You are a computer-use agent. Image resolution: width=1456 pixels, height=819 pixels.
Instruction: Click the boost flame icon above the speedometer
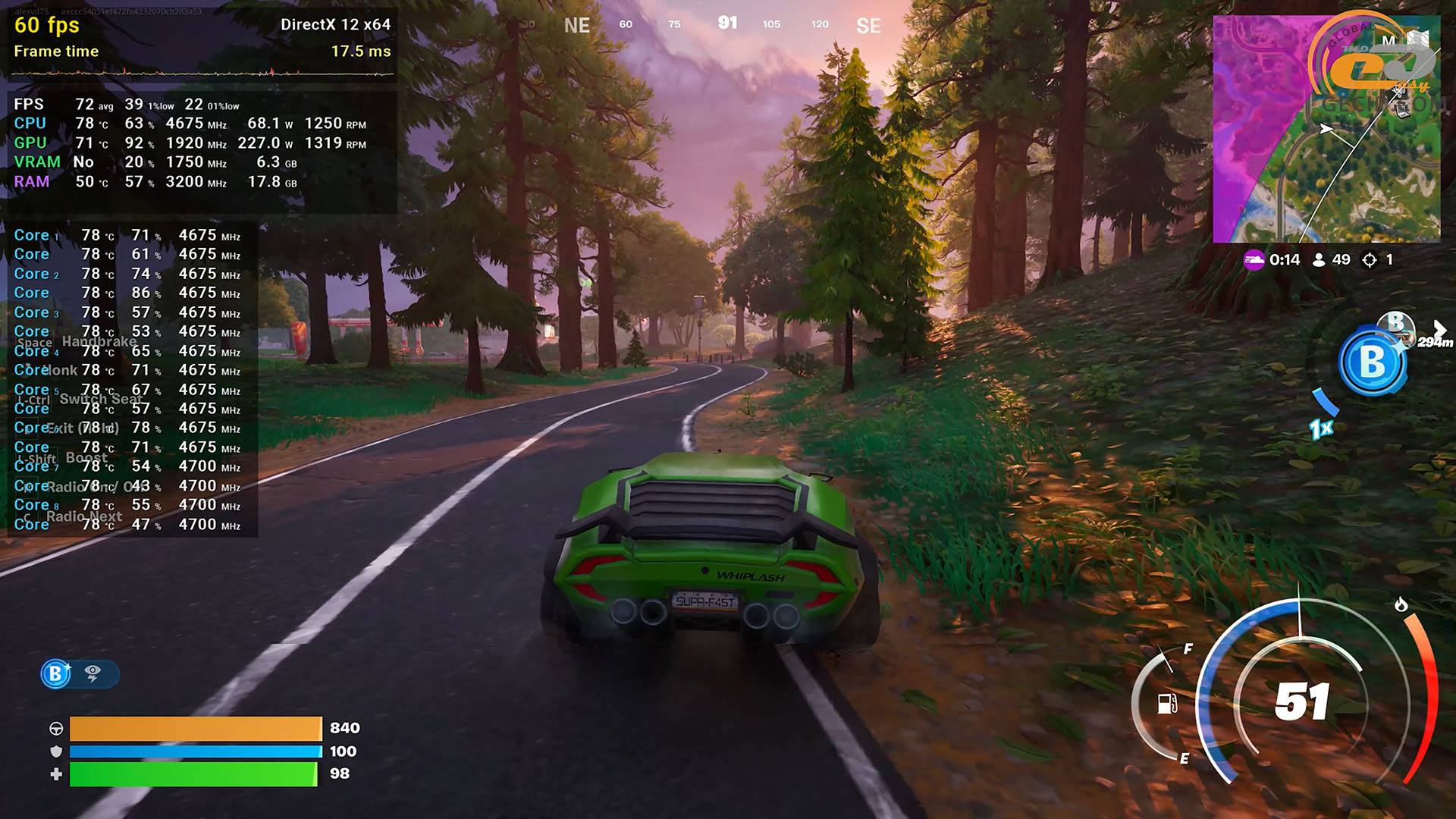pyautogui.click(x=1401, y=604)
